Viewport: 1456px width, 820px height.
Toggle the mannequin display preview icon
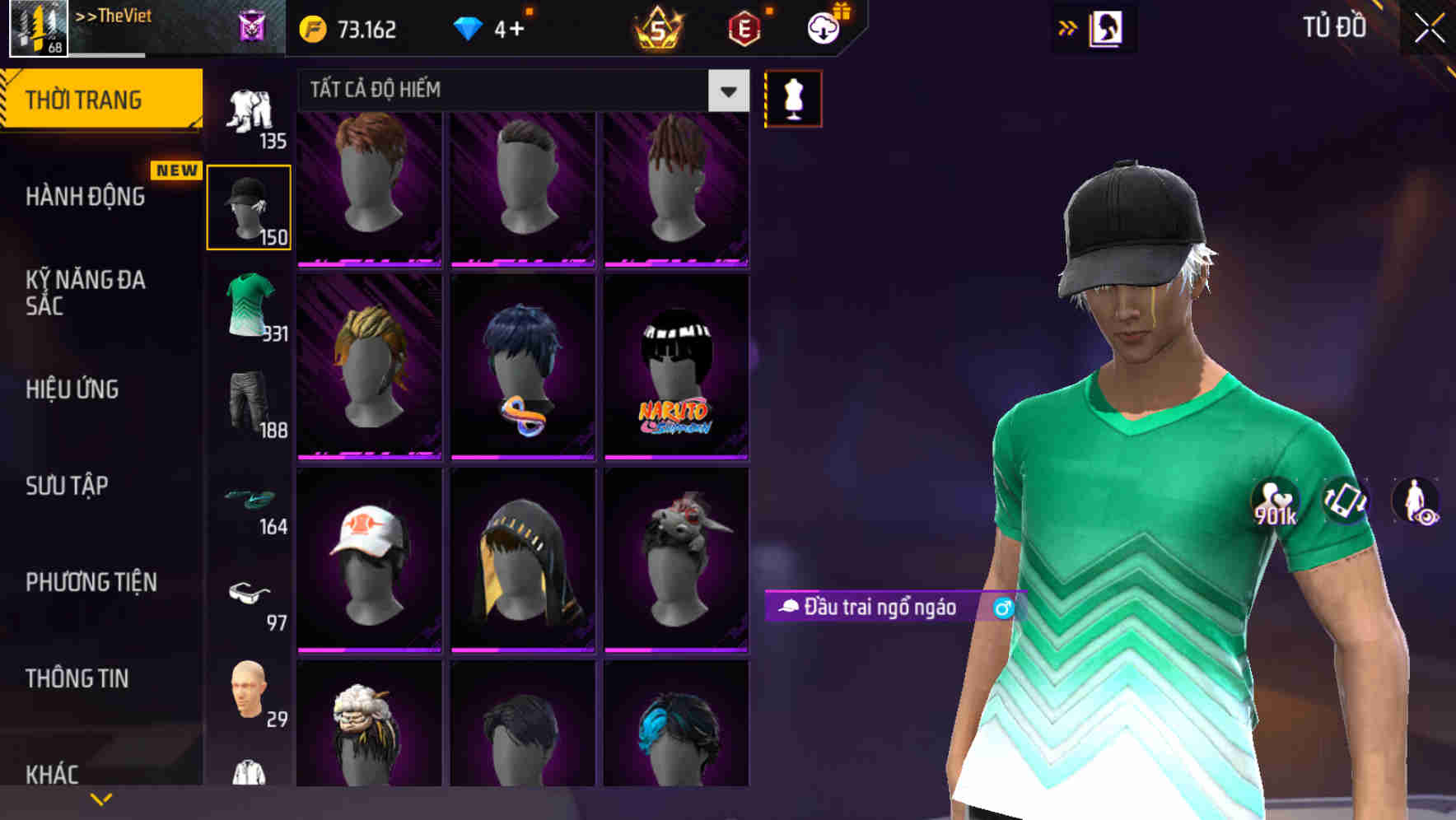click(793, 97)
